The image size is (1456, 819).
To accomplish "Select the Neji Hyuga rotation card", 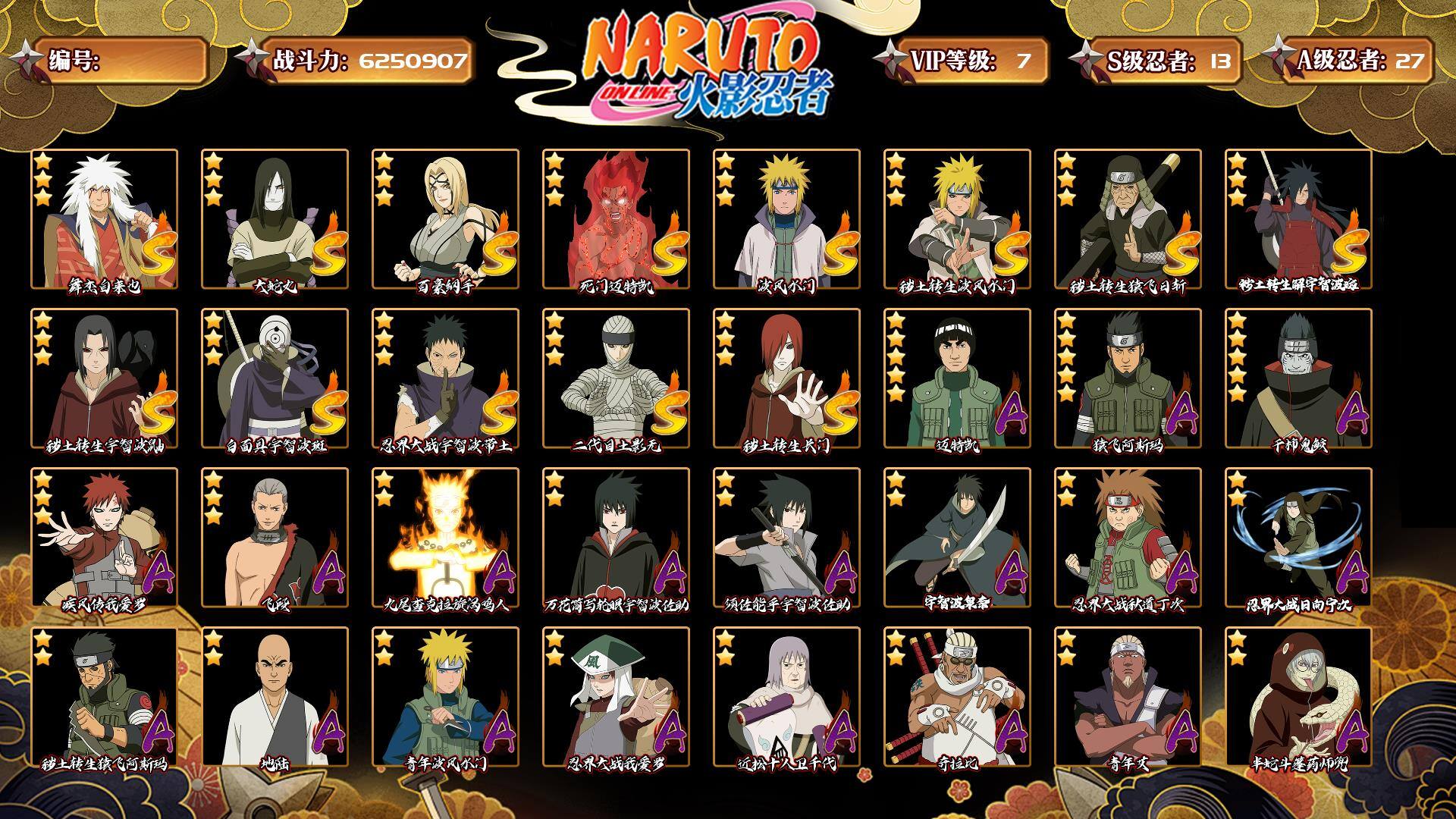I will click(1298, 538).
